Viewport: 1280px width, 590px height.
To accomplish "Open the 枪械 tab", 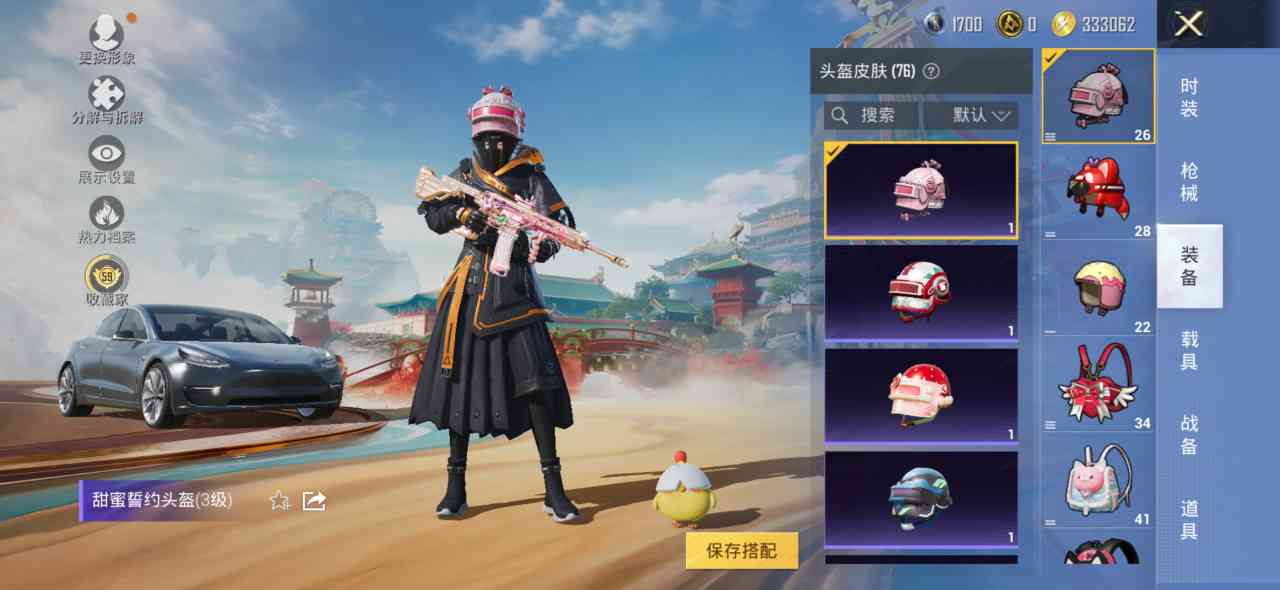I will (1188, 182).
